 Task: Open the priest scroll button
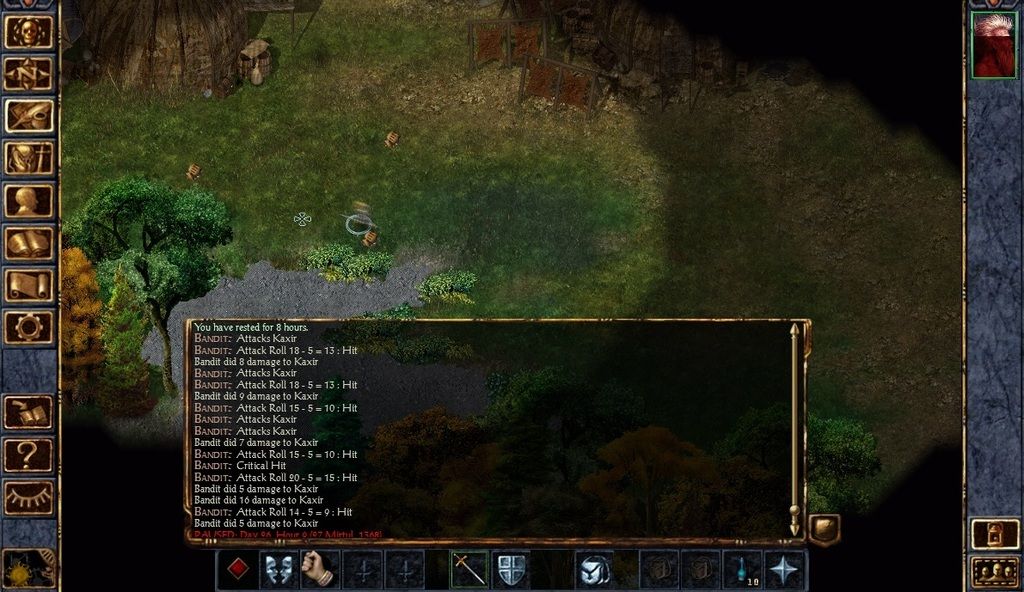point(29,284)
